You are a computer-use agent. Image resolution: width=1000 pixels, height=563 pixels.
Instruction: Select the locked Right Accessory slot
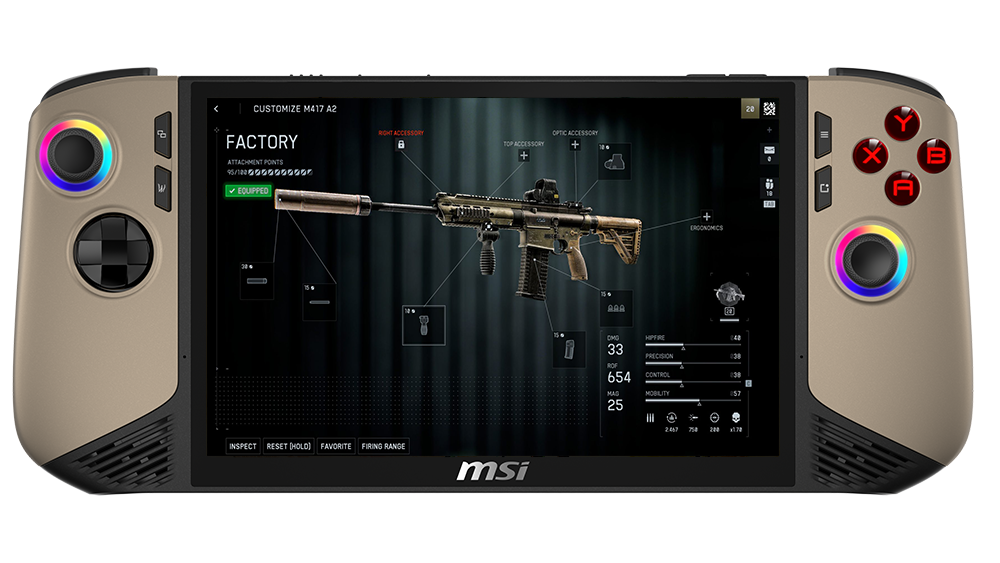(401, 145)
